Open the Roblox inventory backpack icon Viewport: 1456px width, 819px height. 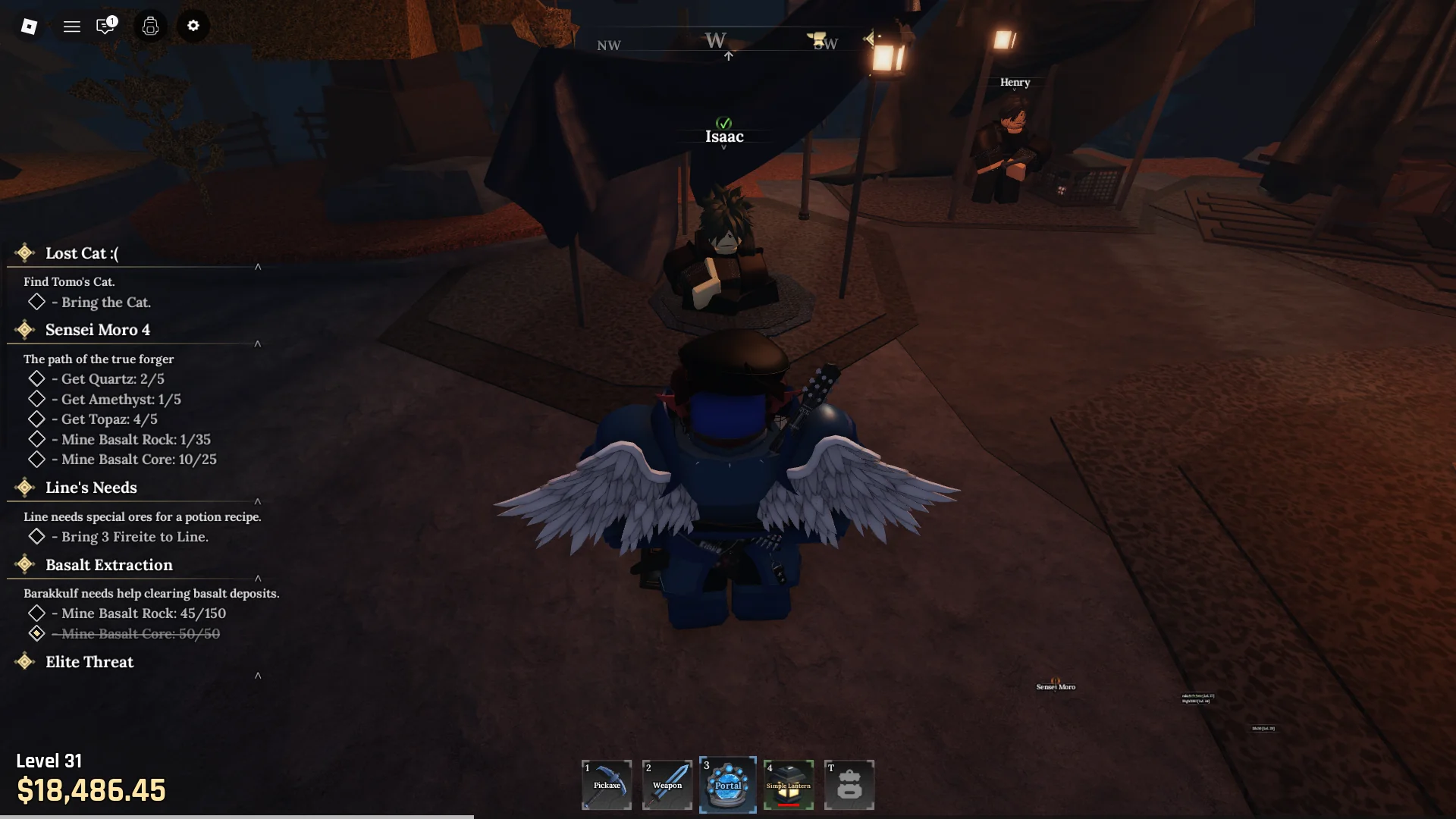click(150, 26)
